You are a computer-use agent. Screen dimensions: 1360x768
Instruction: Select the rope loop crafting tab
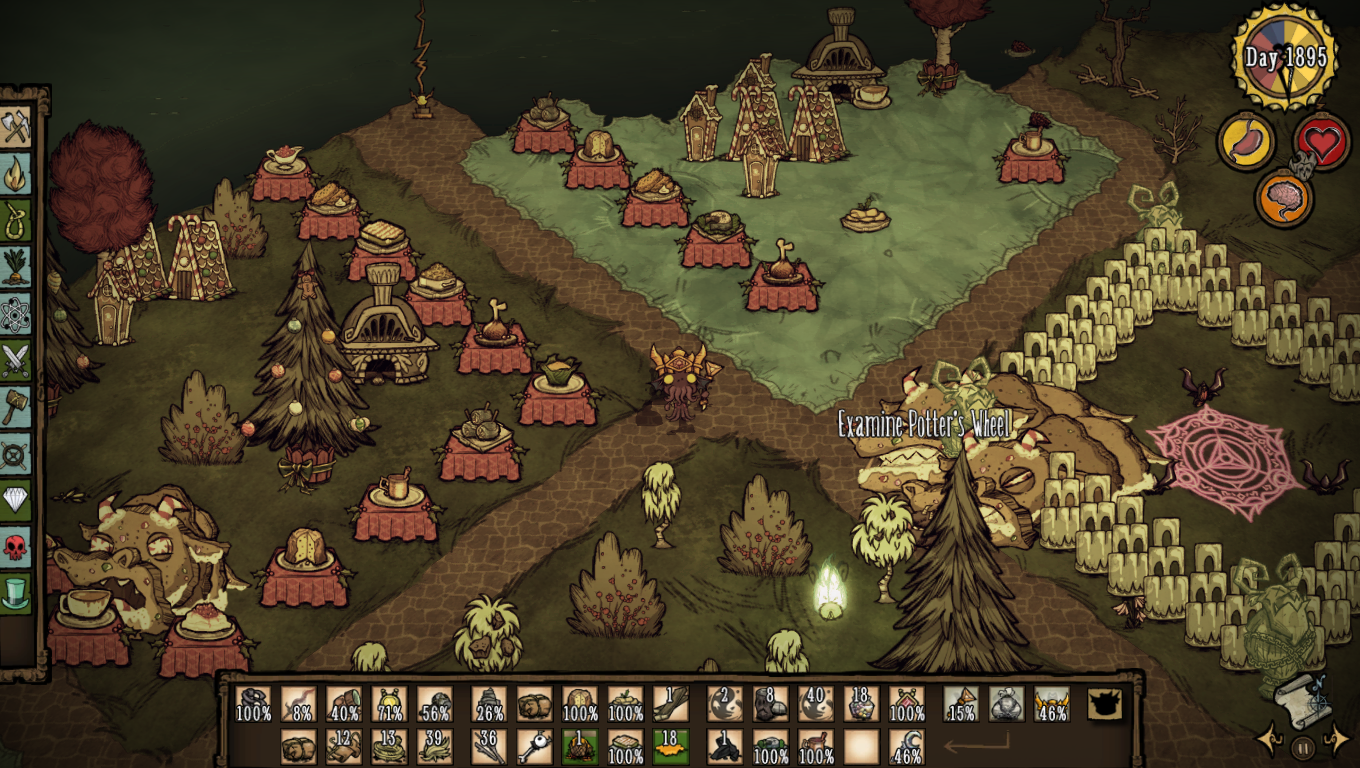pos(16,220)
